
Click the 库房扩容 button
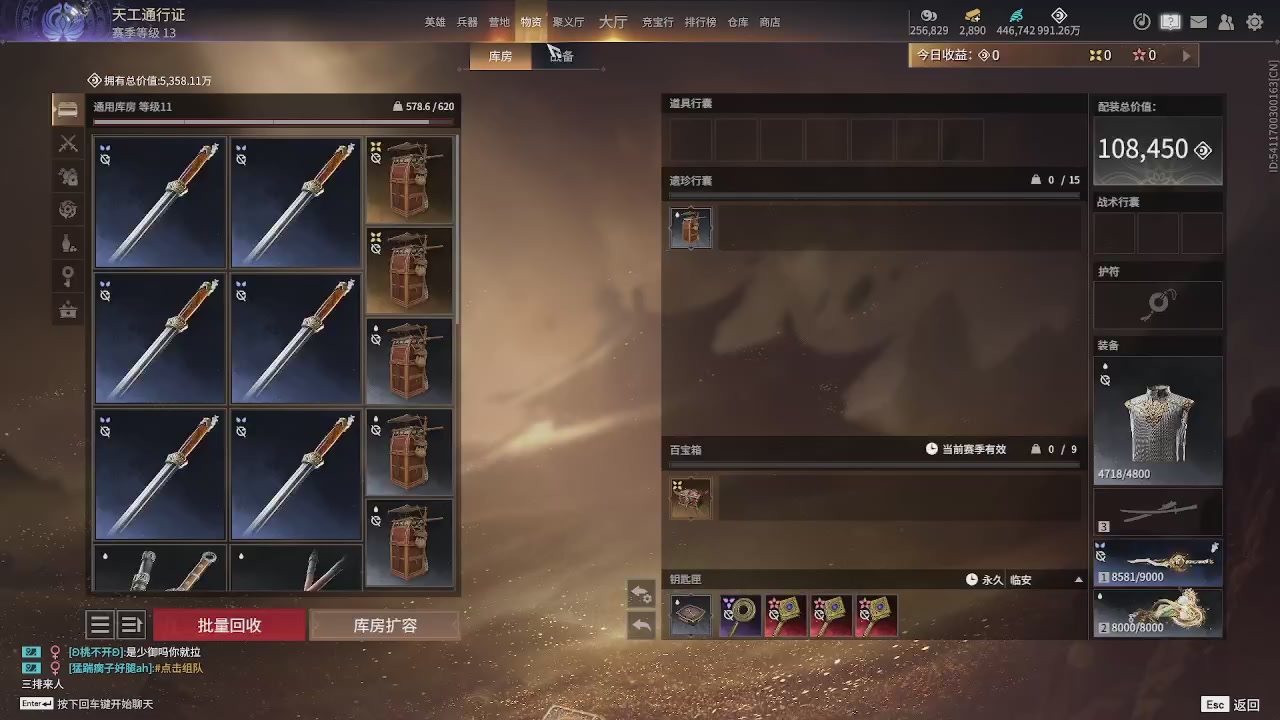[385, 624]
